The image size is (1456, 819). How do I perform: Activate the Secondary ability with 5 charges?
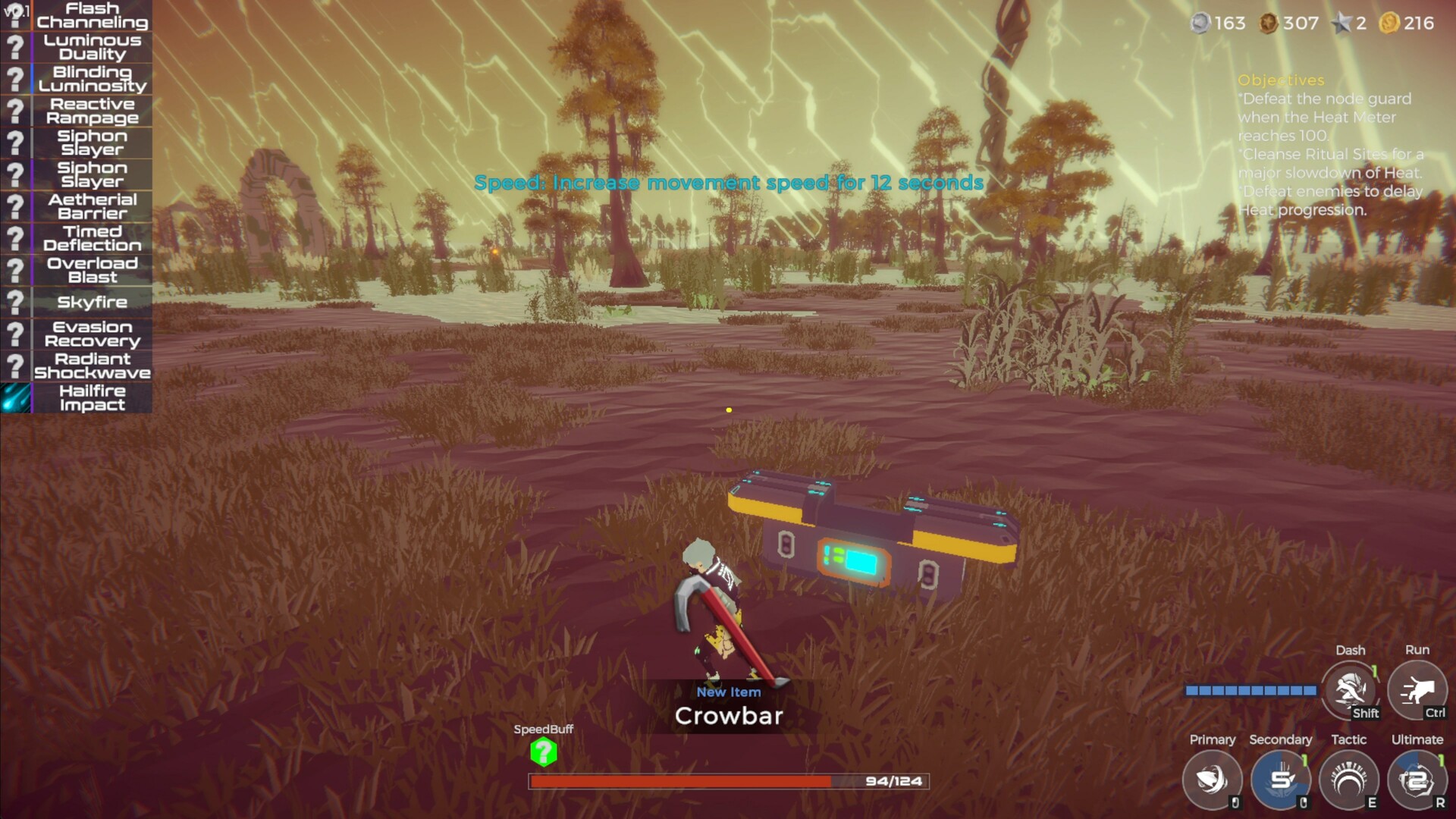point(1281,780)
